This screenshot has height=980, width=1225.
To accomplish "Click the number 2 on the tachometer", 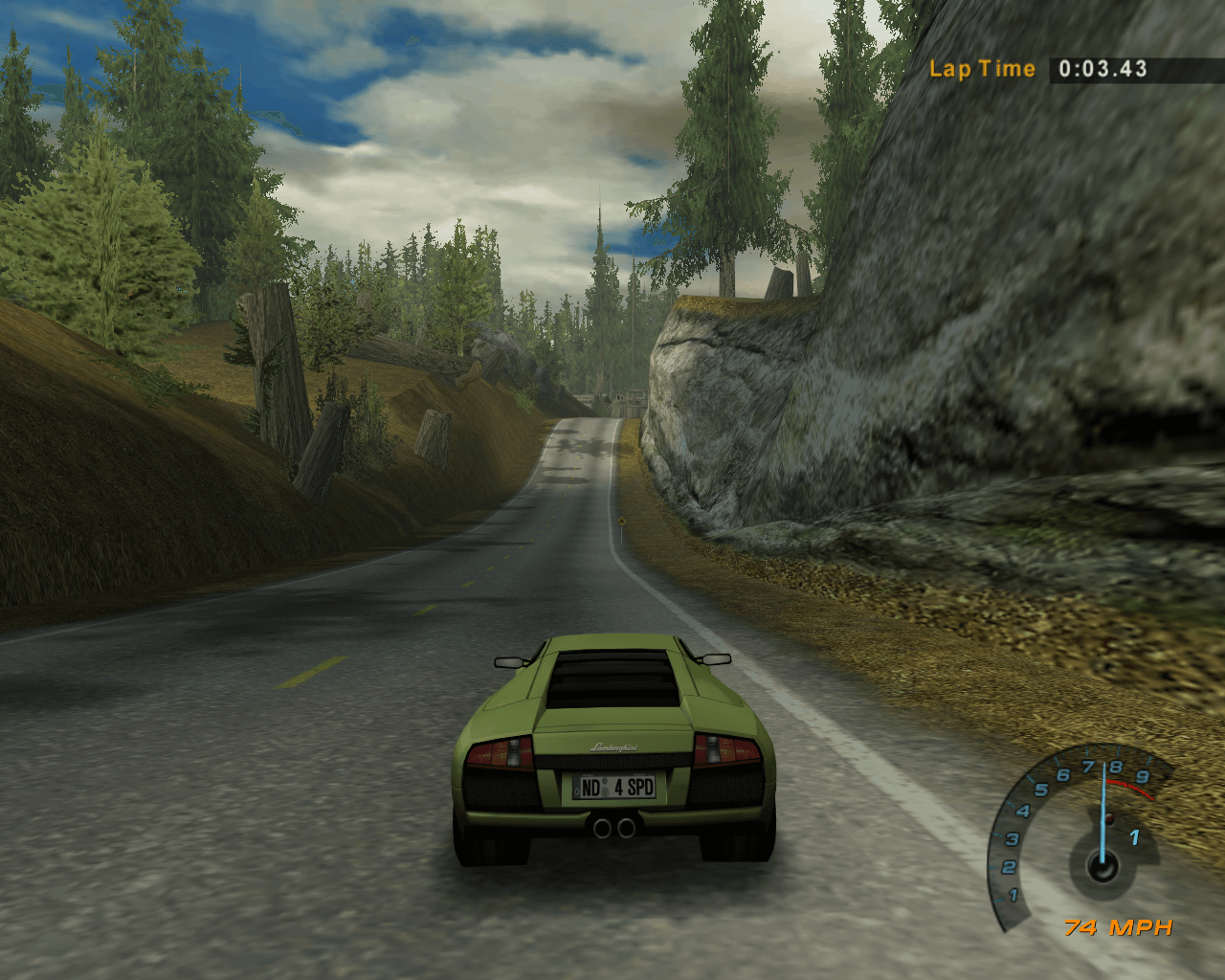I will pyautogui.click(x=1010, y=866).
